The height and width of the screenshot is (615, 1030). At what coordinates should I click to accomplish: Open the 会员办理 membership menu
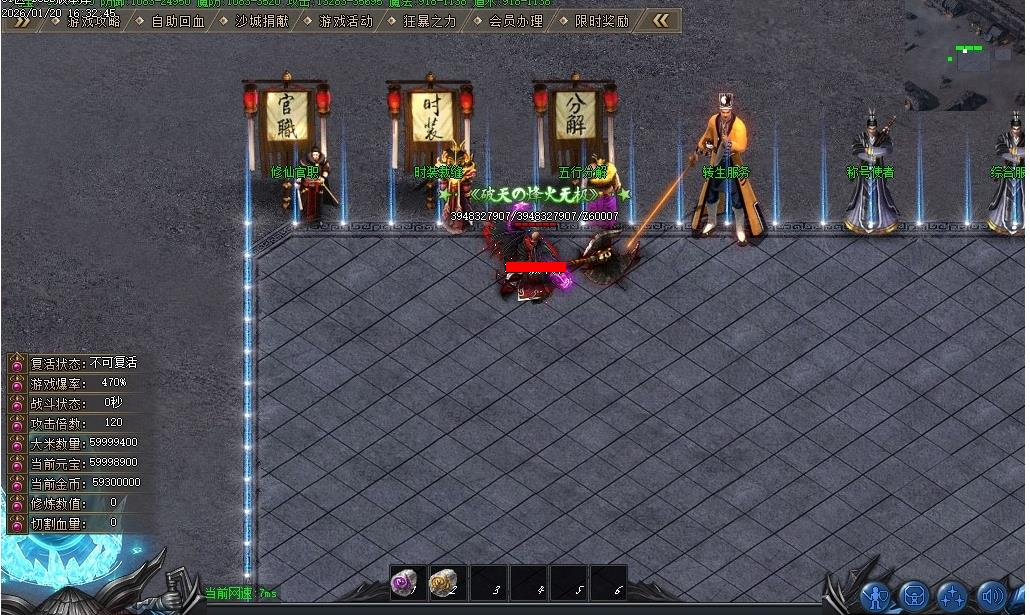point(515,21)
